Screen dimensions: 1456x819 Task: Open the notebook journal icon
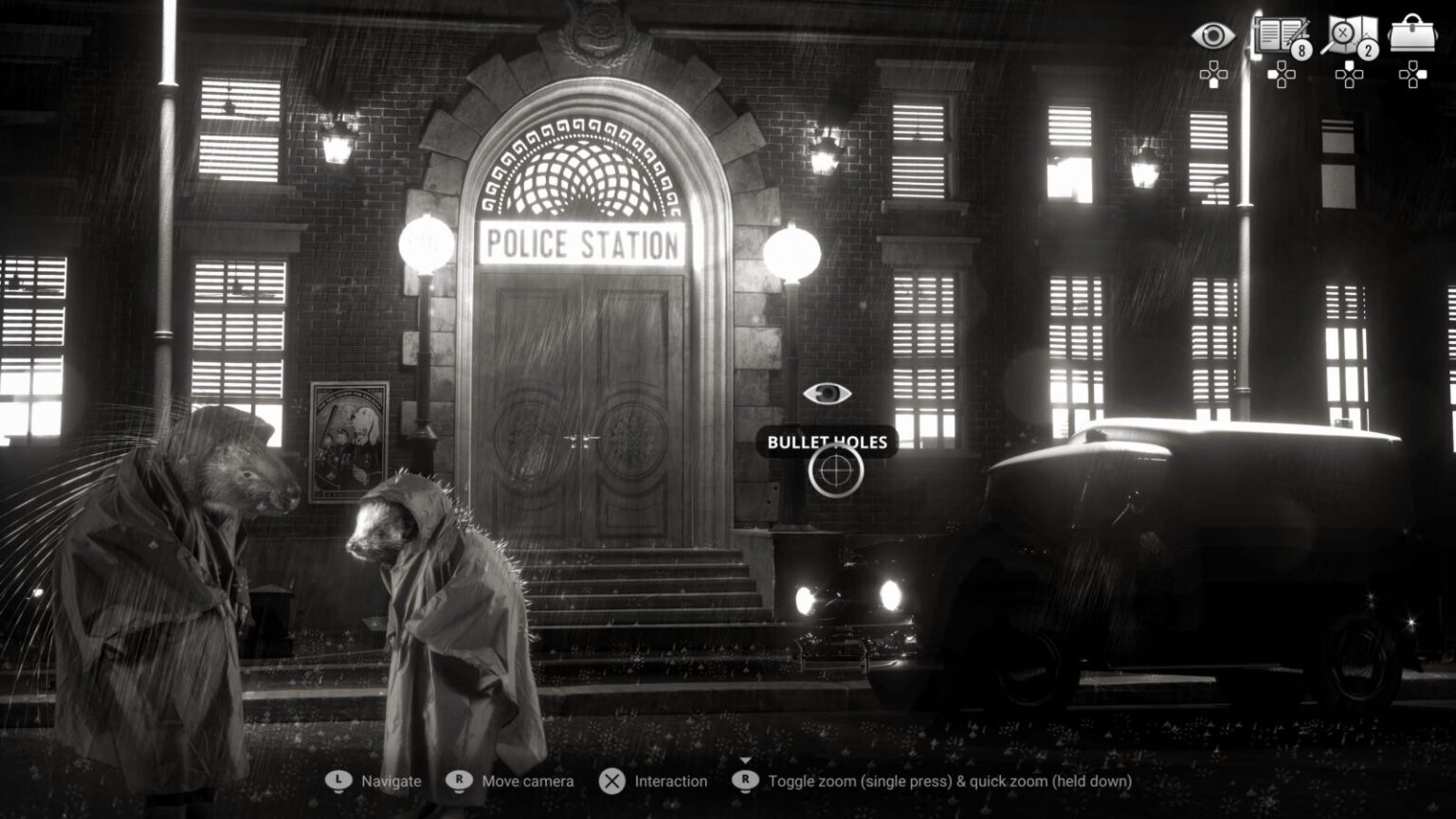[x=1279, y=36]
